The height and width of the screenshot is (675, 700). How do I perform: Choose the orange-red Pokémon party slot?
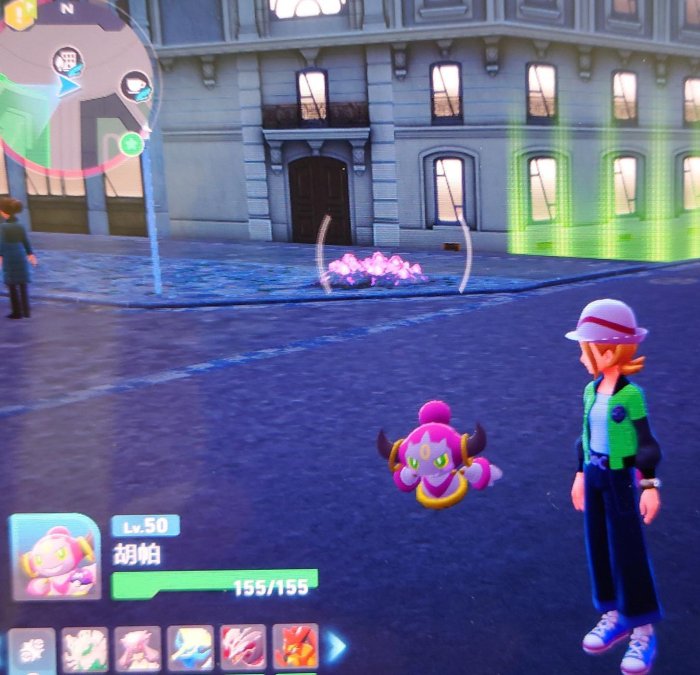tap(296, 648)
